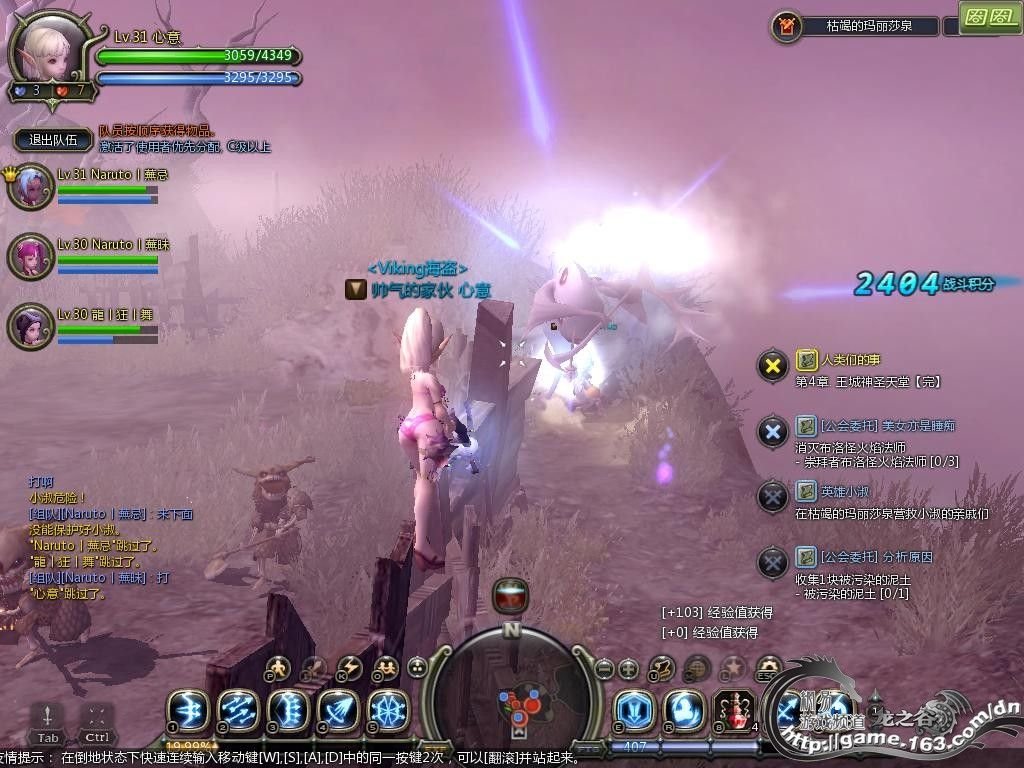Viewport: 1024px width, 768px height.
Task: Click the green 囧囧 button
Action: 989,17
